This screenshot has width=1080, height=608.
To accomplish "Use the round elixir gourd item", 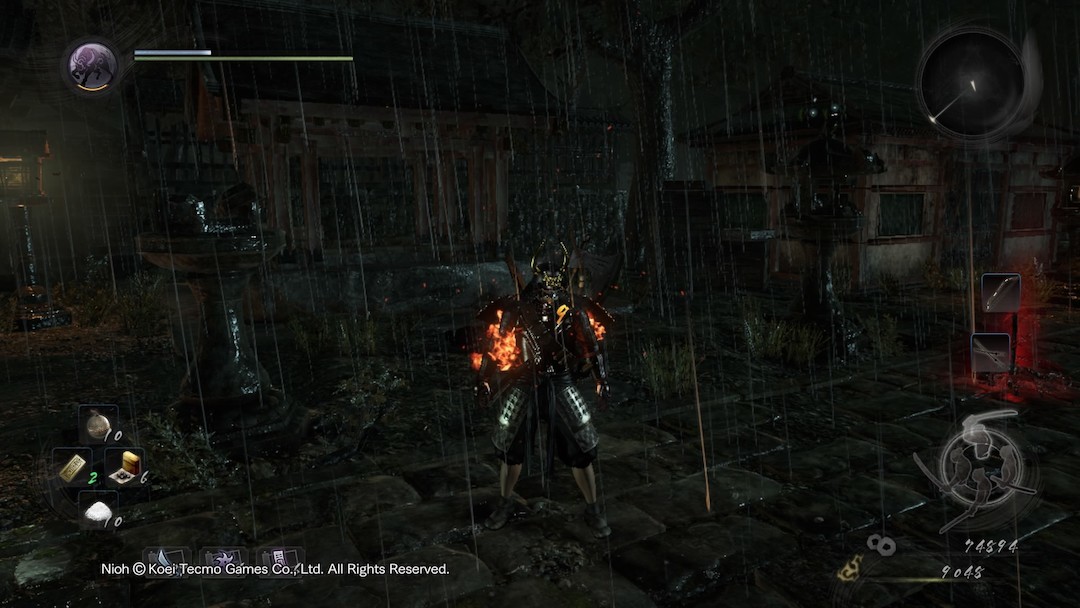I will 97,425.
